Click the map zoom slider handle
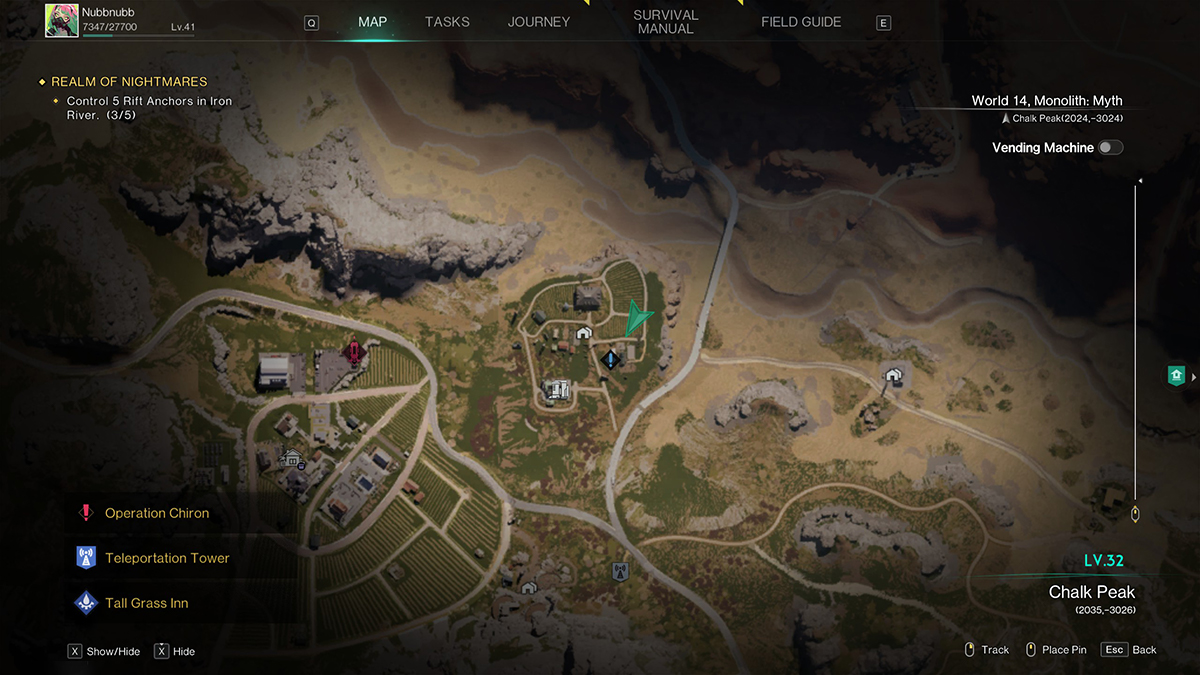The height and width of the screenshot is (675, 1200). [x=1135, y=514]
